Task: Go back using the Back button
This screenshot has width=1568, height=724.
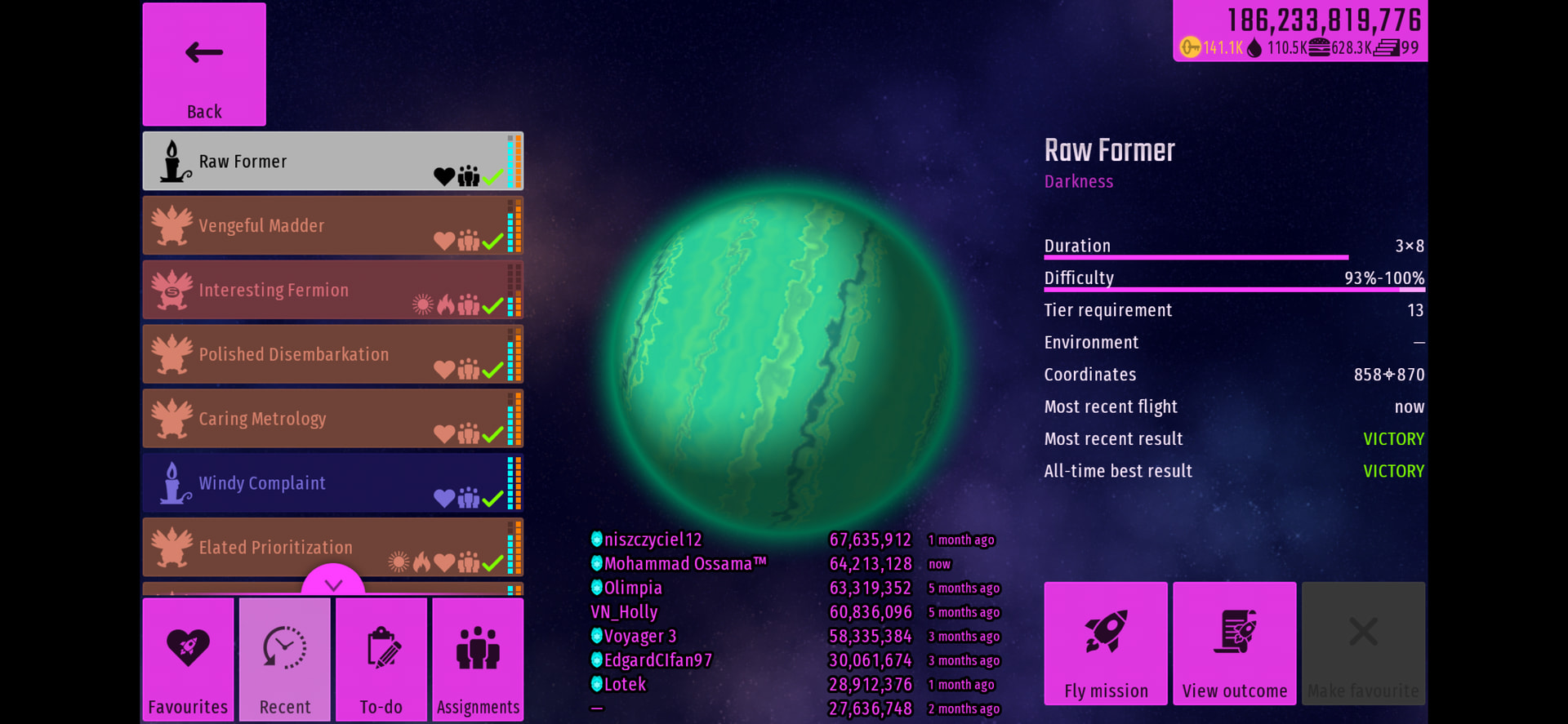Action: pyautogui.click(x=204, y=64)
